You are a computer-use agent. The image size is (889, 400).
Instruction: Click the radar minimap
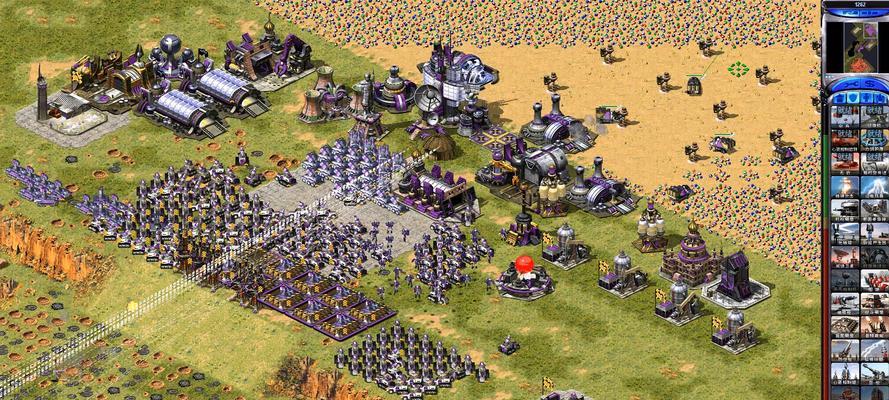coord(855,42)
